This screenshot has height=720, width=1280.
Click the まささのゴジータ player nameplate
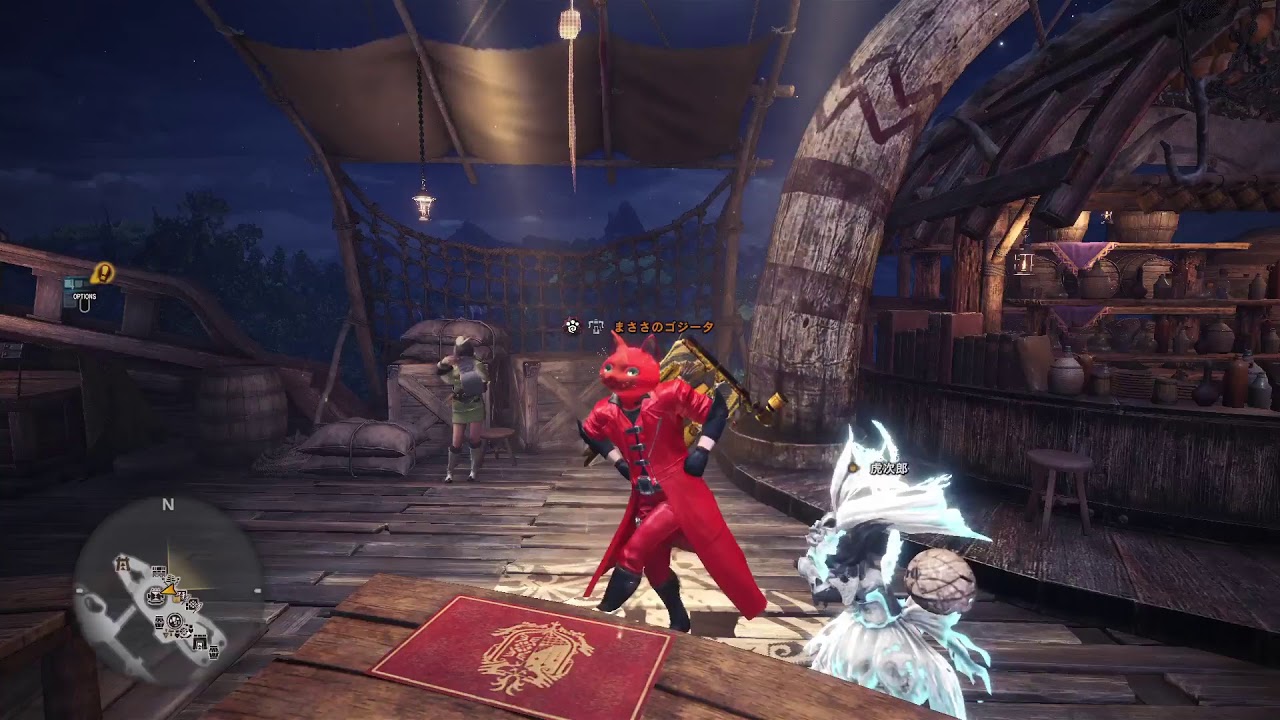pyautogui.click(x=662, y=327)
